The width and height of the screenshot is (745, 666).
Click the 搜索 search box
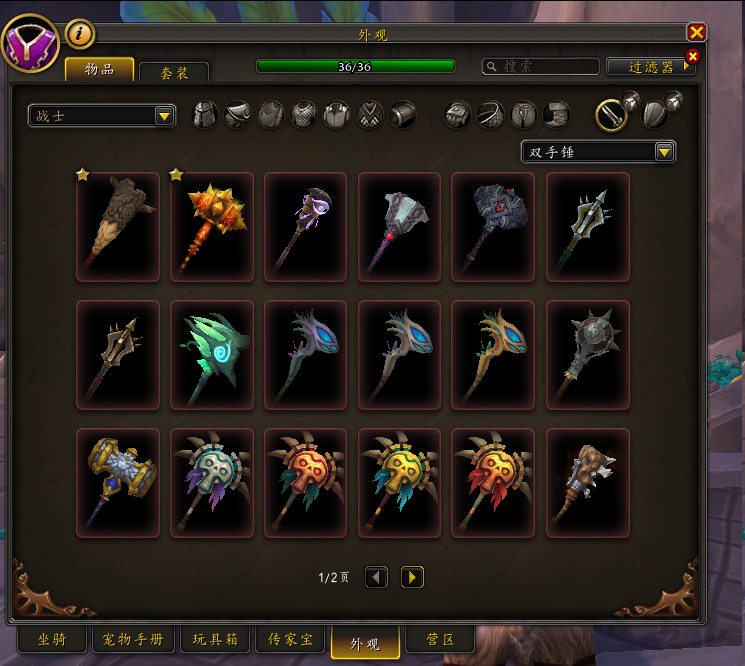(x=540, y=66)
